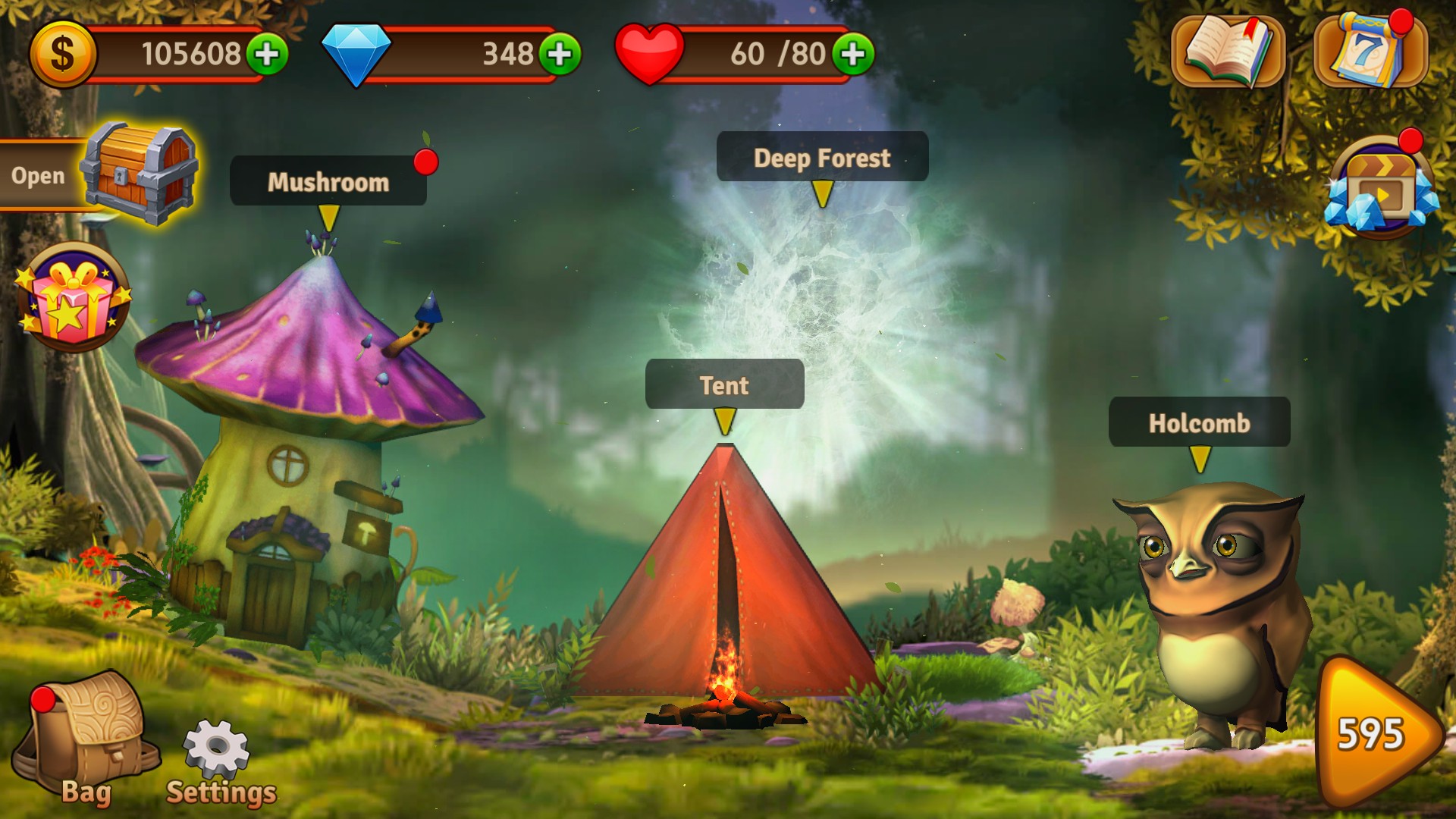Add more gold coins with the plus button
Screen dimensions: 1456x819
coord(266,54)
